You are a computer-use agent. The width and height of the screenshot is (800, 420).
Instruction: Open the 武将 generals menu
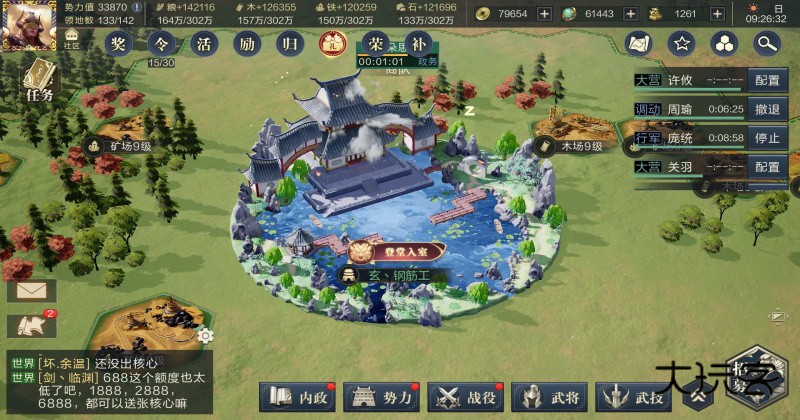[x=549, y=397]
